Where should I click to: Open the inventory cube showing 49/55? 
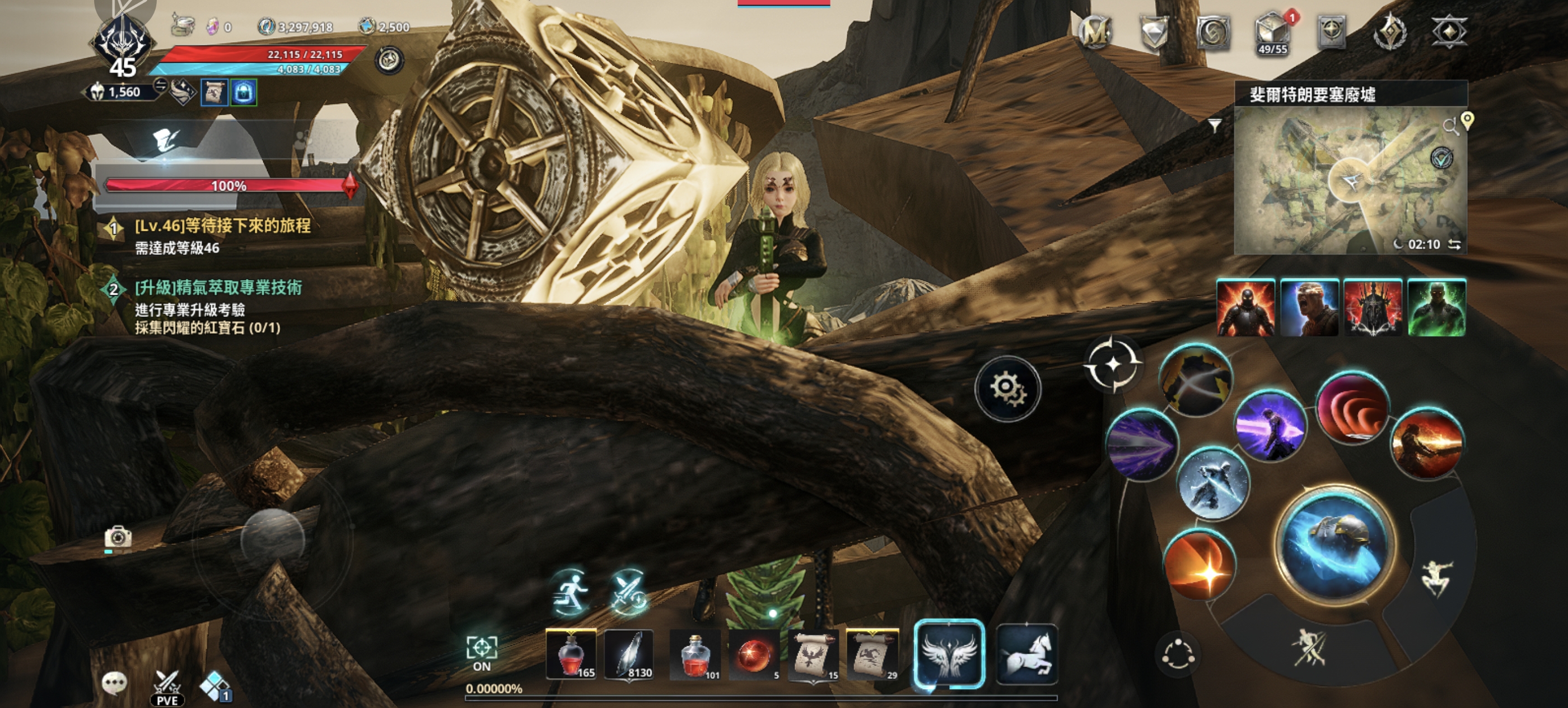(x=1272, y=33)
